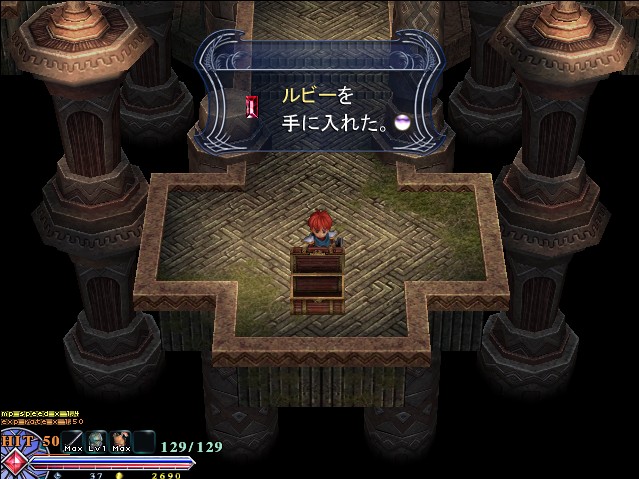Select the armor equipment slot marked Max
Viewport: 639px width, 479px height.
click(x=122, y=440)
